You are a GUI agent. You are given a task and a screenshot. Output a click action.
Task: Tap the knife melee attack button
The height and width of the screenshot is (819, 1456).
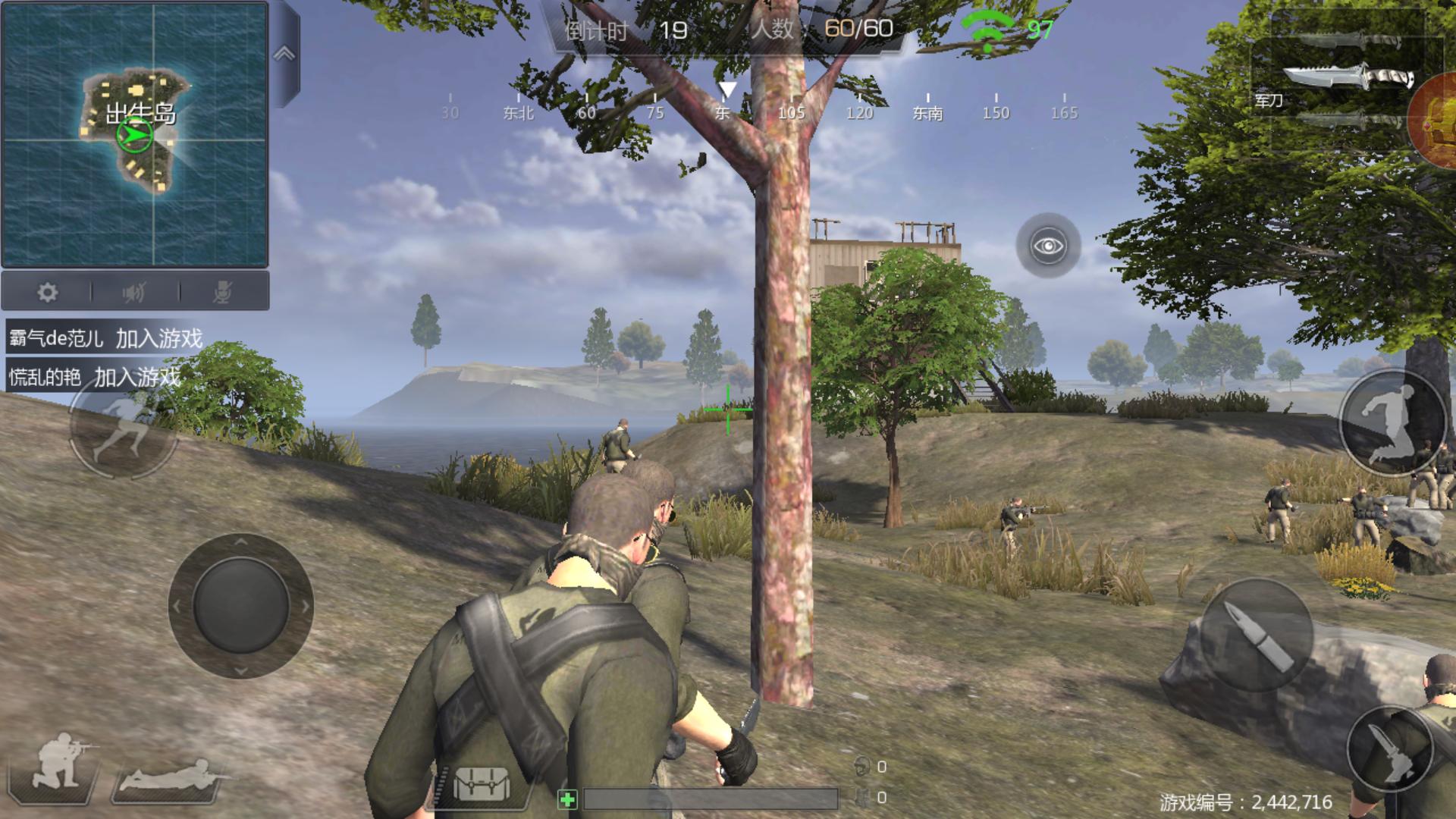[1391, 751]
